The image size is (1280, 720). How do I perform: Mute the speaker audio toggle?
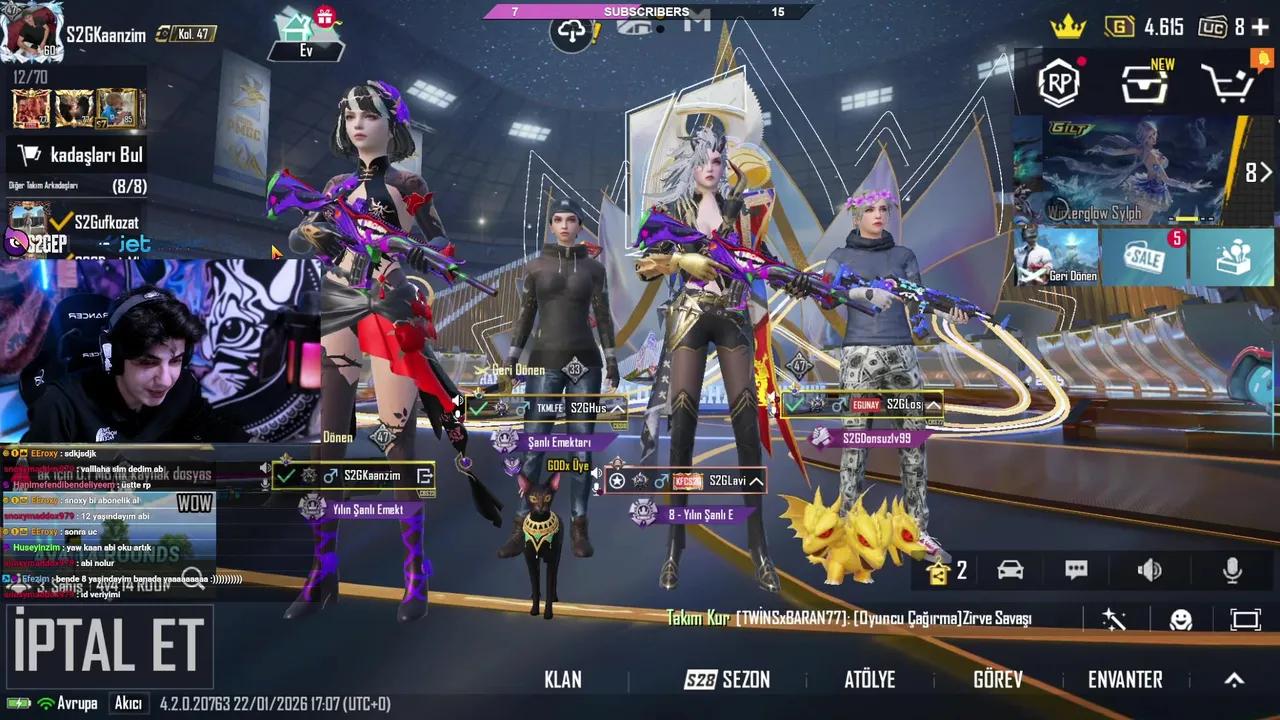(1149, 569)
